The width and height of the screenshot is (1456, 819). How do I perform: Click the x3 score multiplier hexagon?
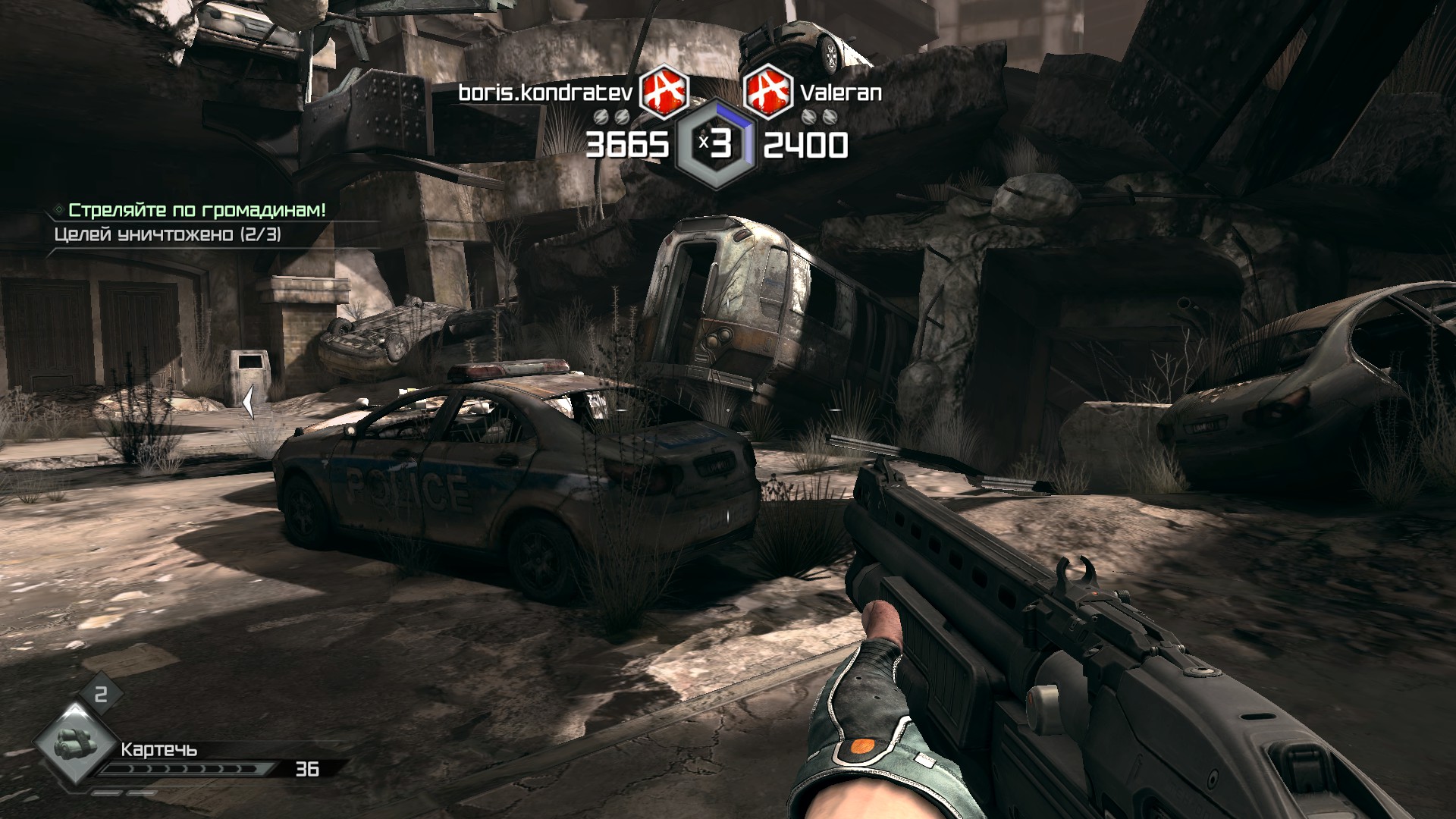pyautogui.click(x=716, y=144)
